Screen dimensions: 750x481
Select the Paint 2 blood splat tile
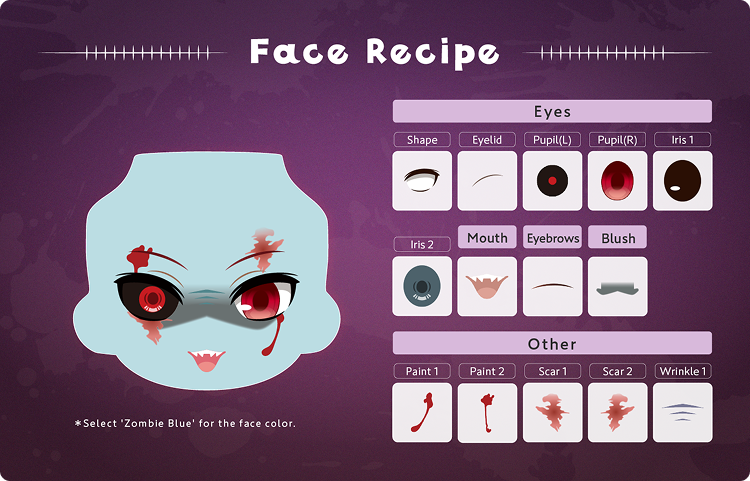[487, 412]
